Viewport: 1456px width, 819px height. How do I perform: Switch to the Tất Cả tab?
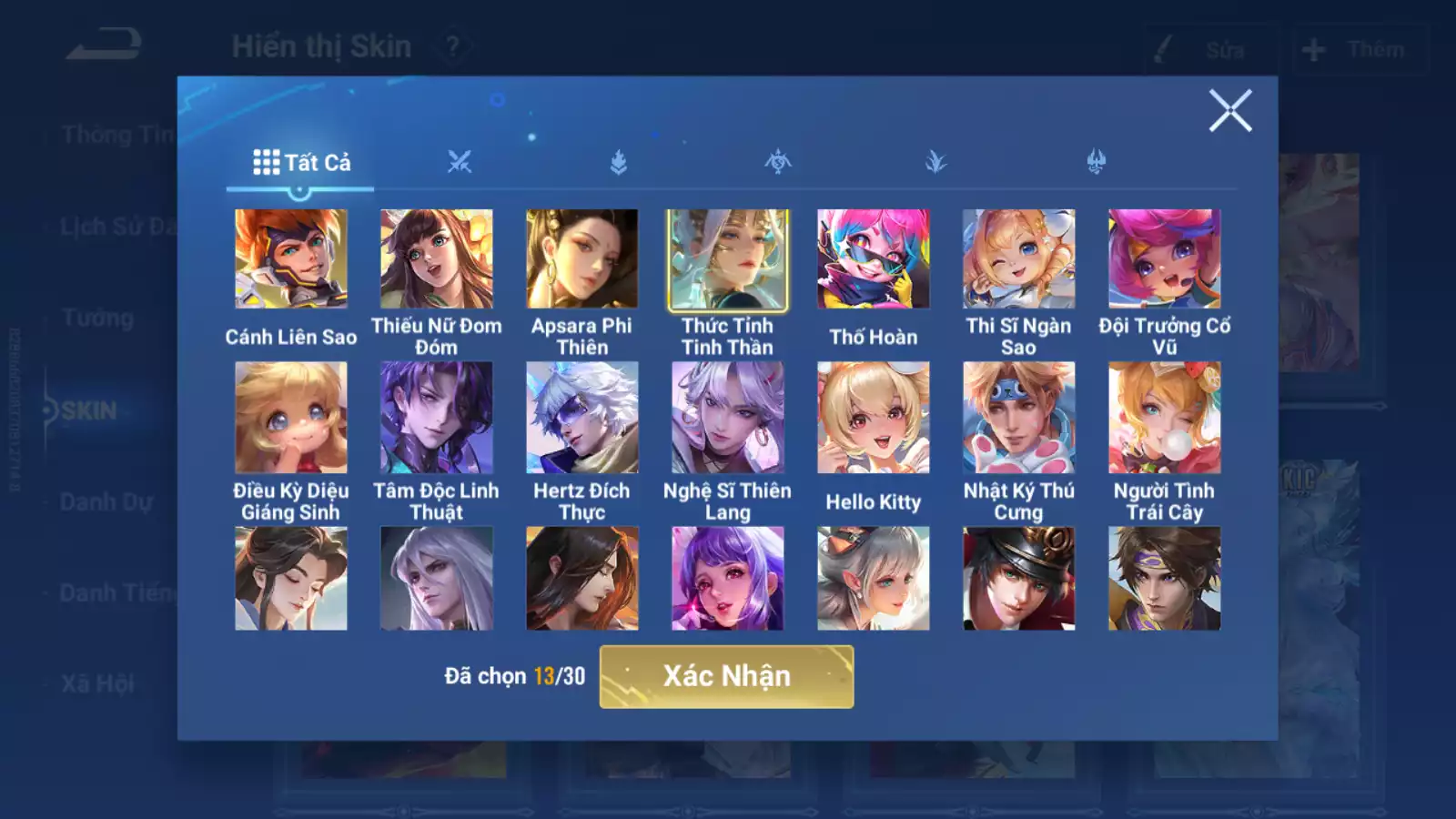[x=300, y=164]
